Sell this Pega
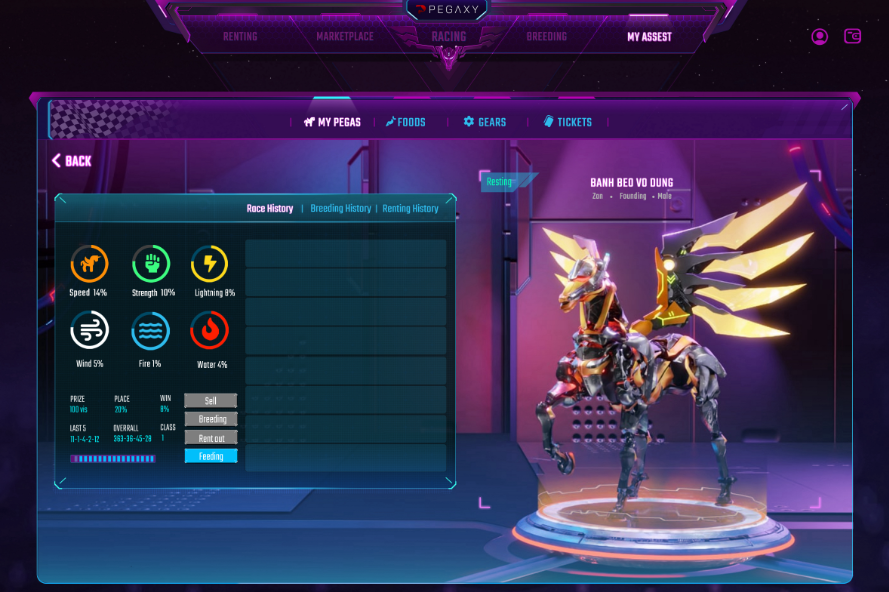 pyautogui.click(x=211, y=400)
